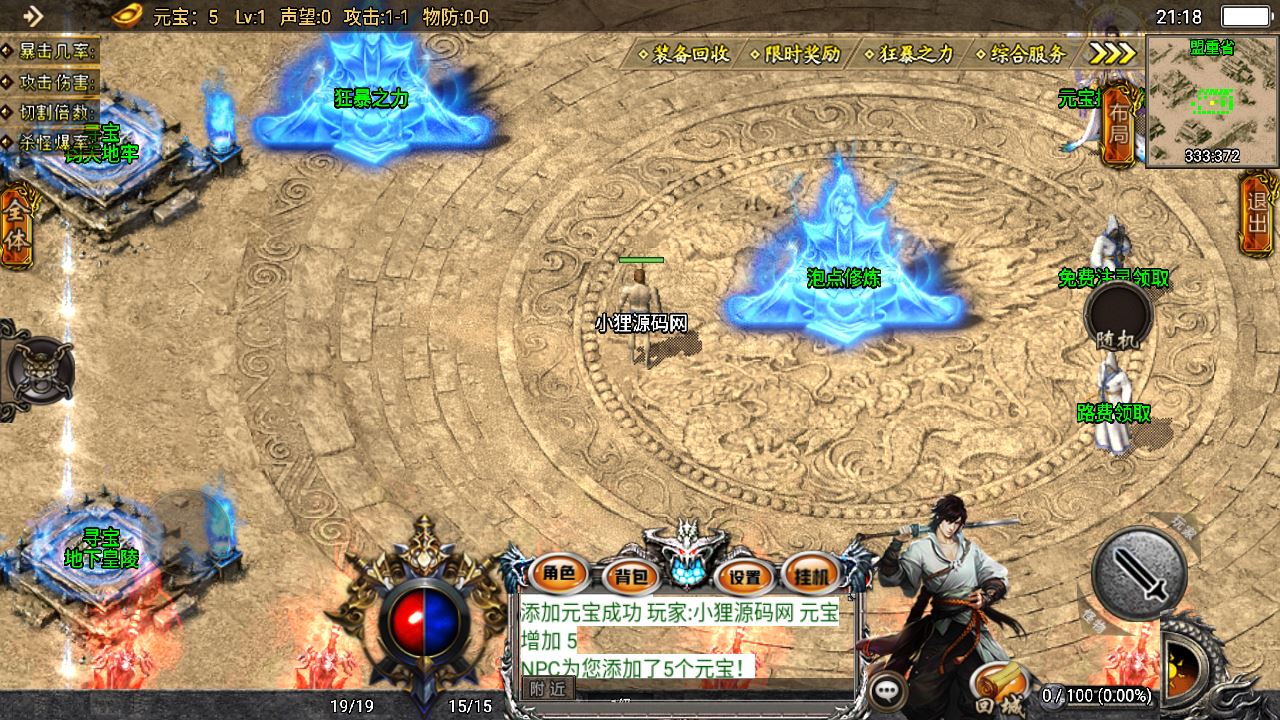The image size is (1280, 720).
Task: Open the minimap
Action: click(1212, 100)
